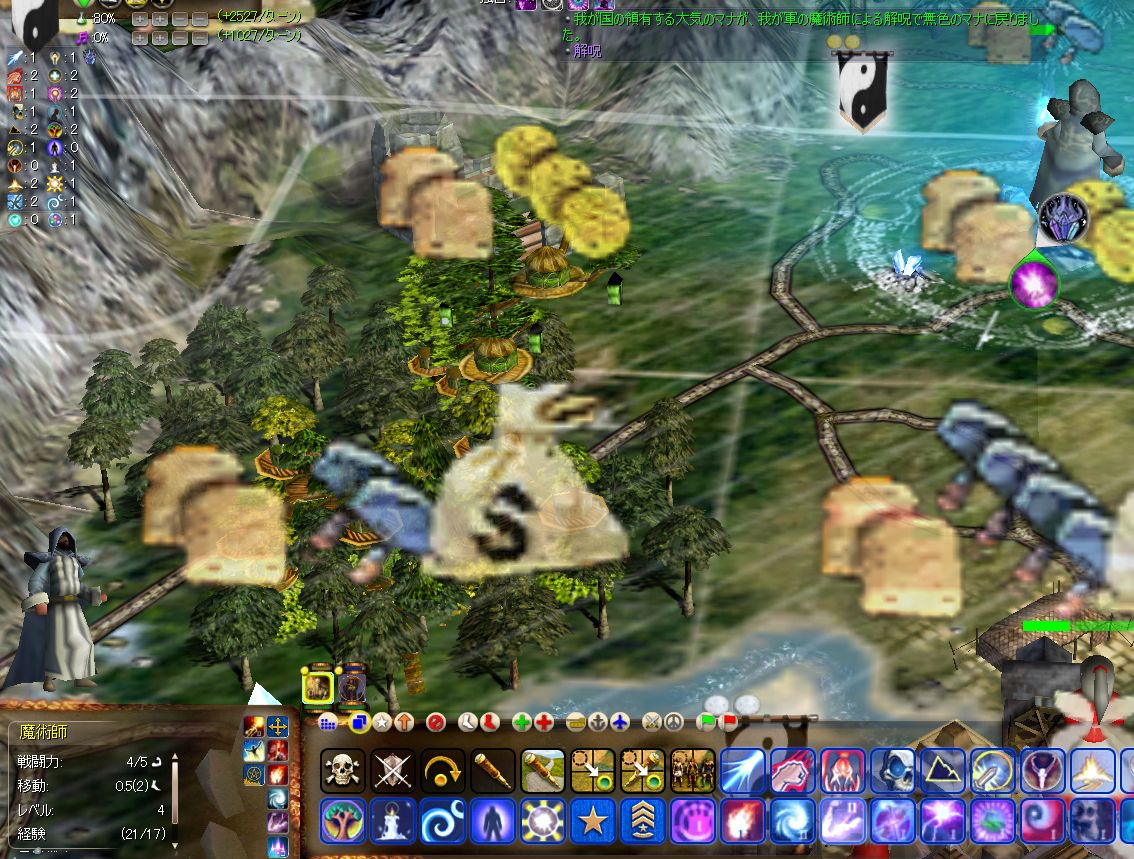Screen dimensions: 1134x859
Task: Click the skull and crossbones delete-unit button
Action: click(x=343, y=770)
